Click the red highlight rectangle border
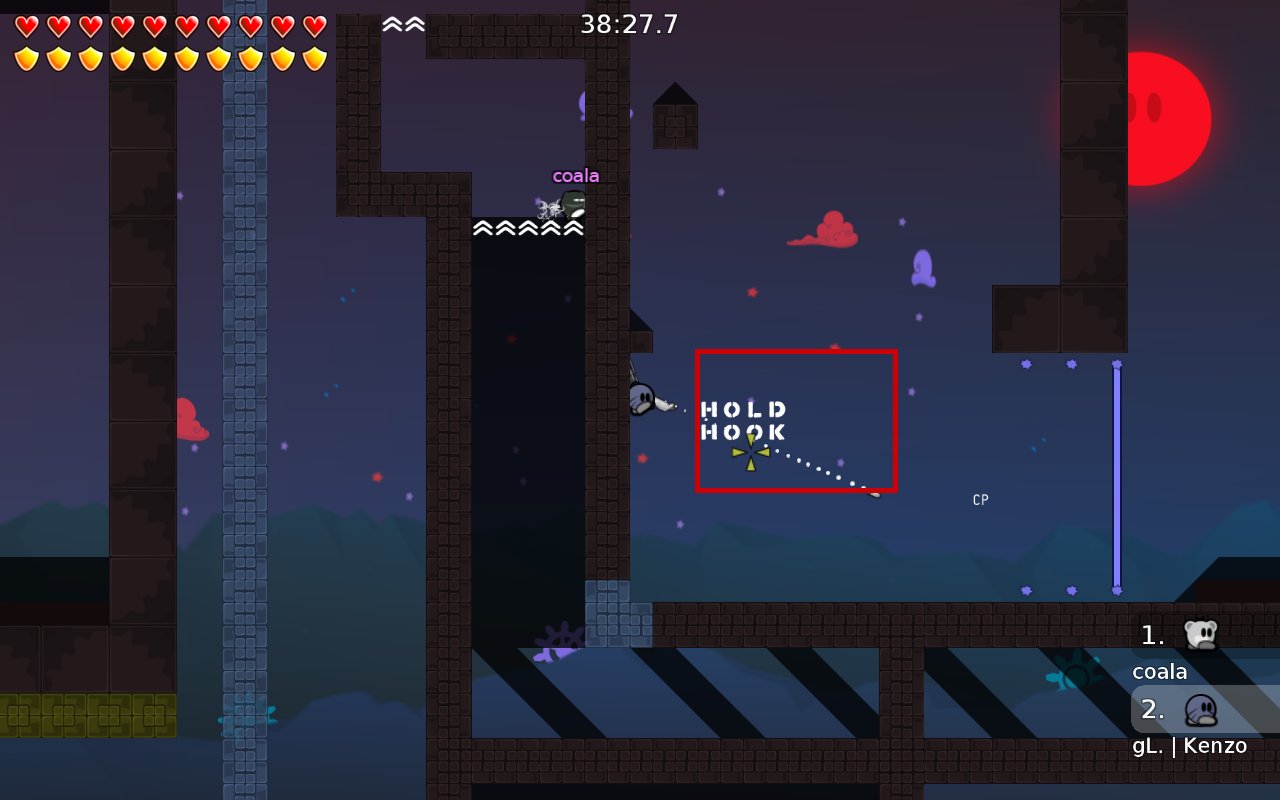Image resolution: width=1280 pixels, height=800 pixels. [797, 352]
